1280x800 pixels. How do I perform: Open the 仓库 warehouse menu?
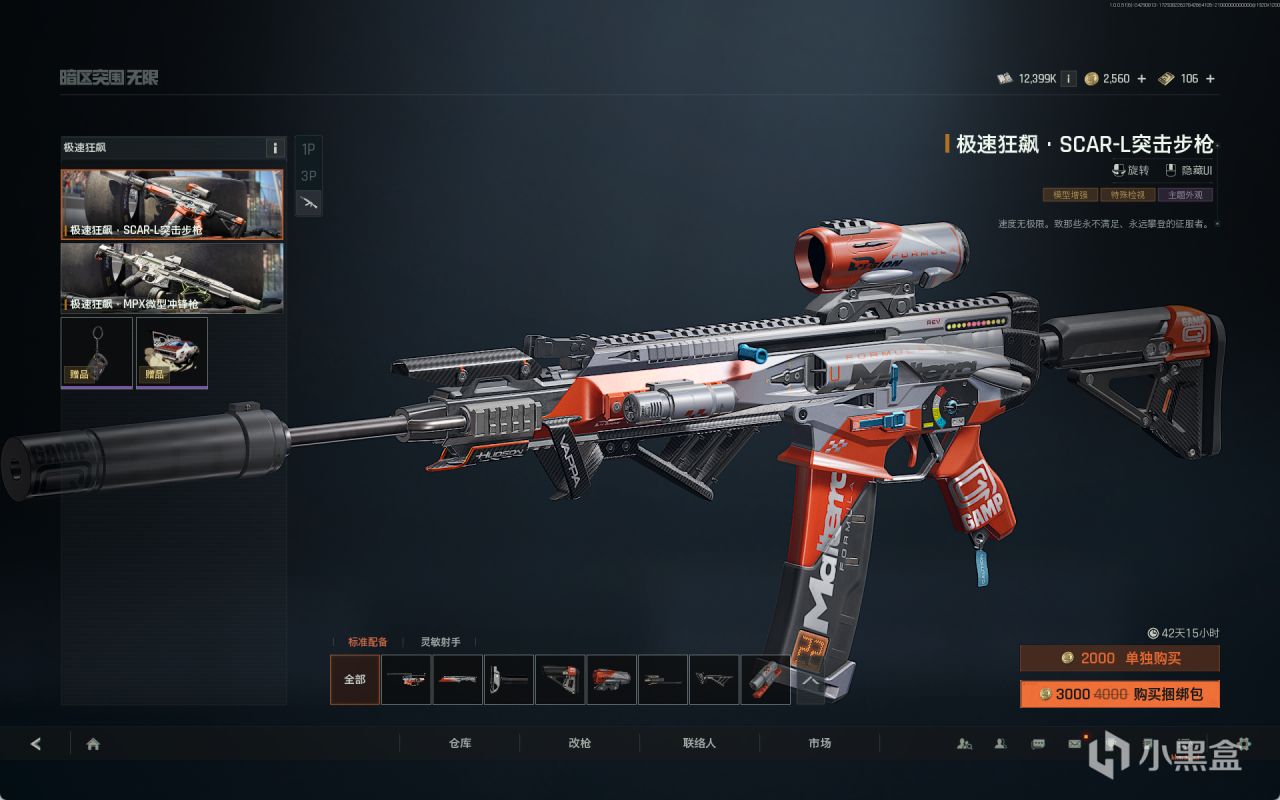(460, 743)
